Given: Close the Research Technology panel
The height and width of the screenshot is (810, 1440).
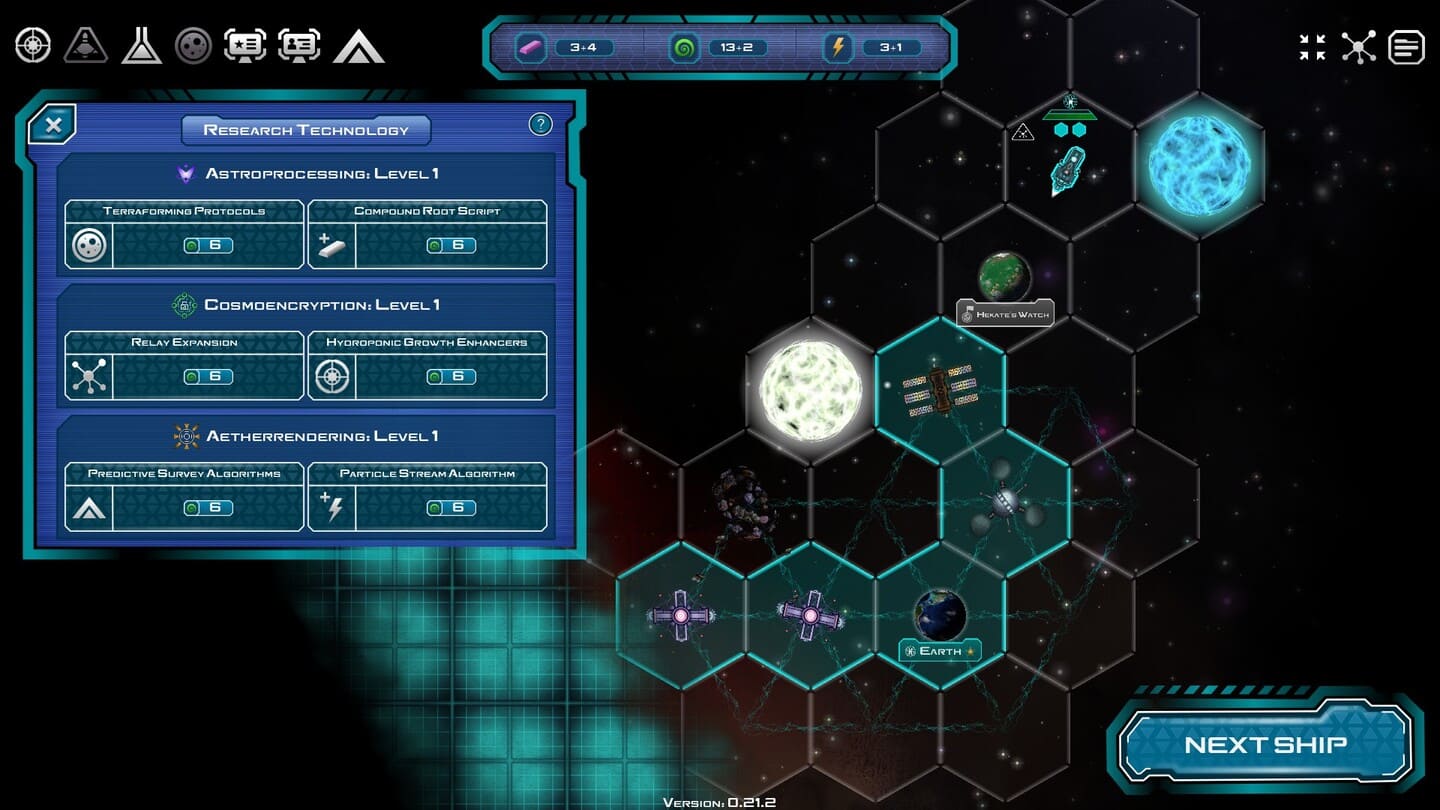Looking at the screenshot, I should tap(53, 125).
